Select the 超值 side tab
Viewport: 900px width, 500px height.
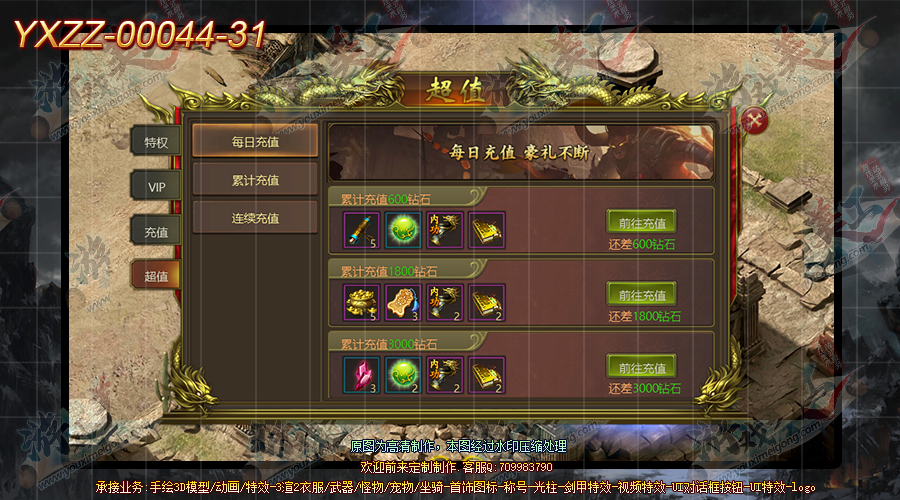click(156, 275)
